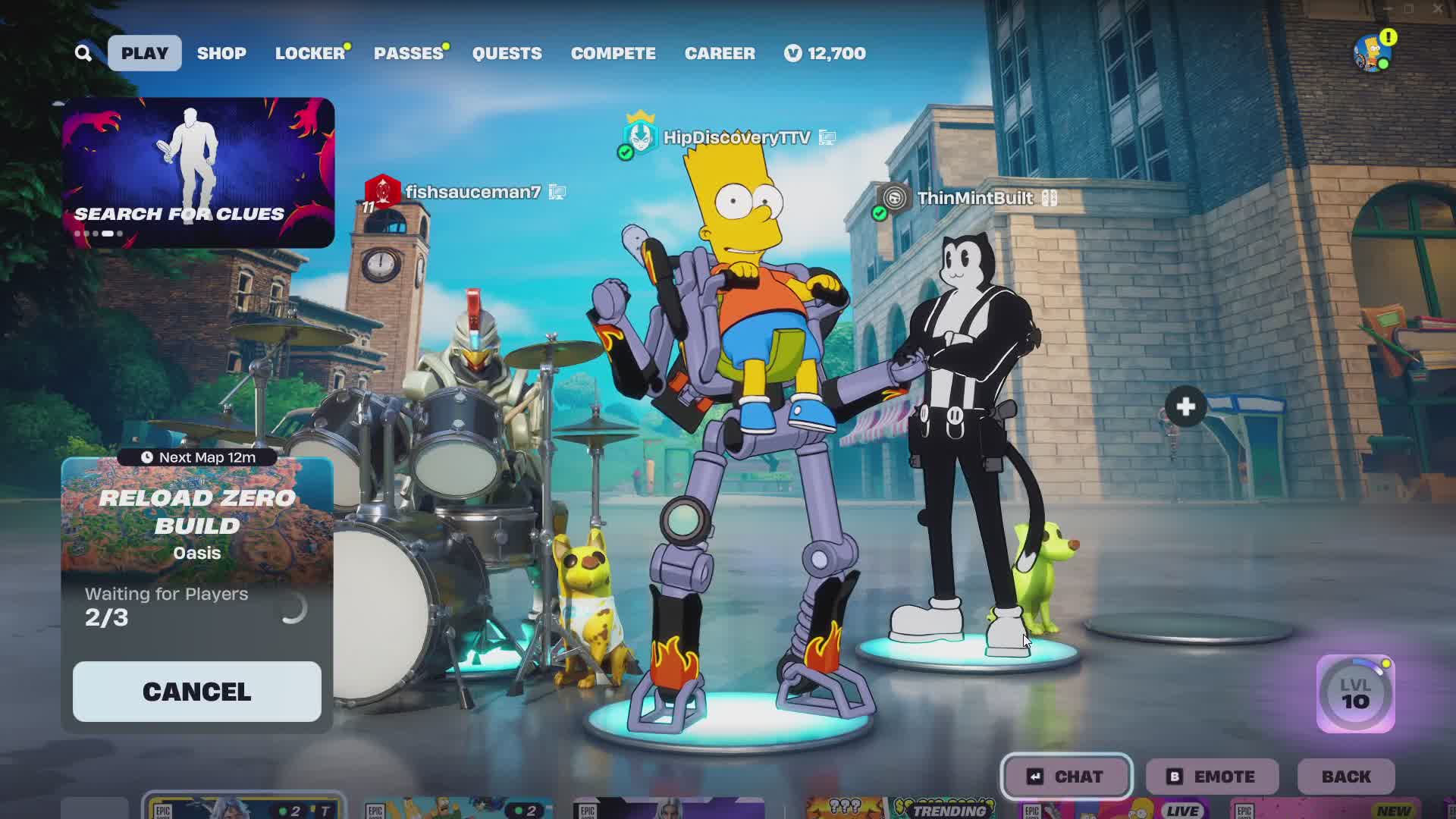Screen dimensions: 1456x819
Task: Click the BACK button
Action: [1346, 777]
